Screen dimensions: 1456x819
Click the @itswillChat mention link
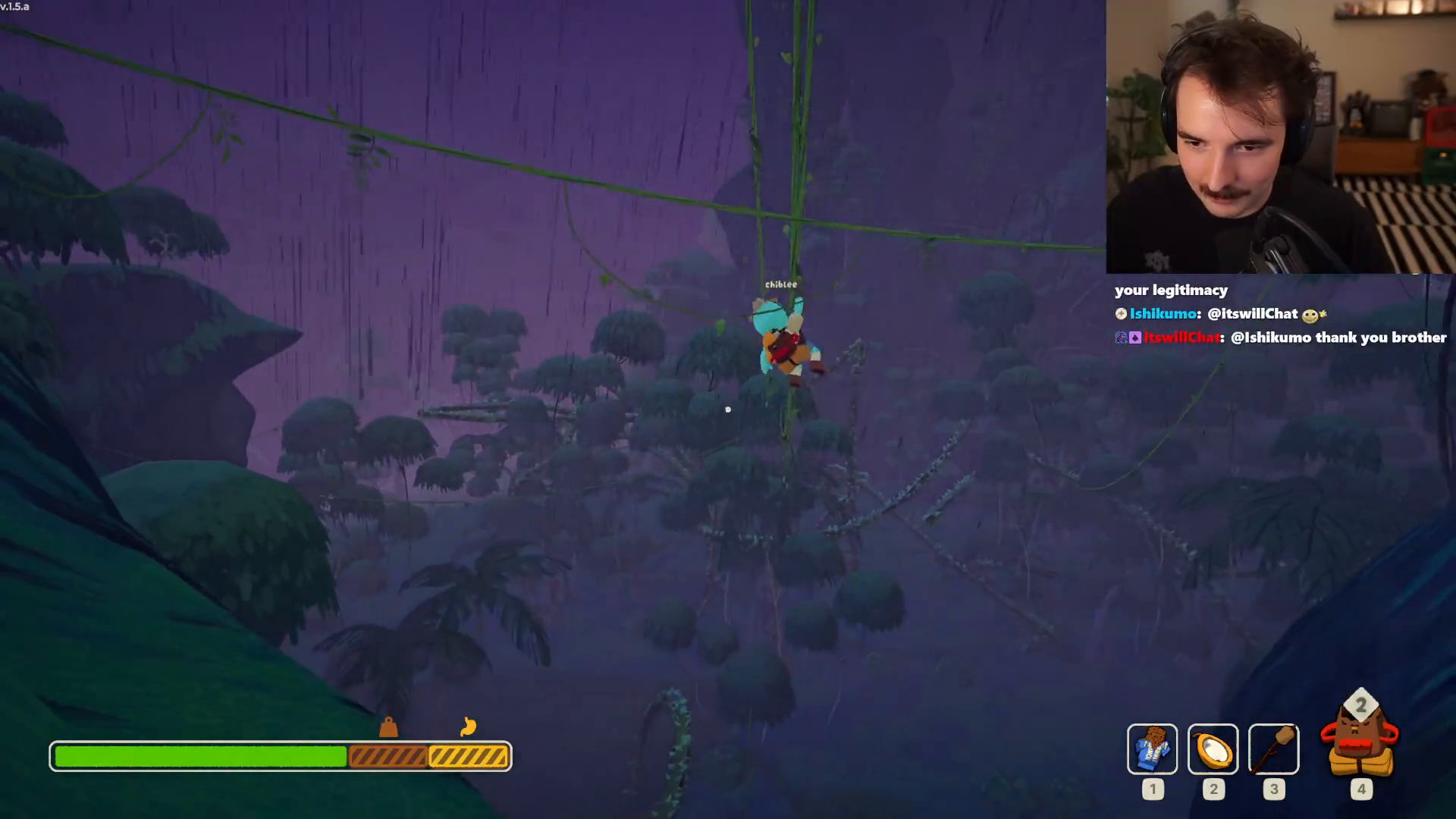(1257, 313)
